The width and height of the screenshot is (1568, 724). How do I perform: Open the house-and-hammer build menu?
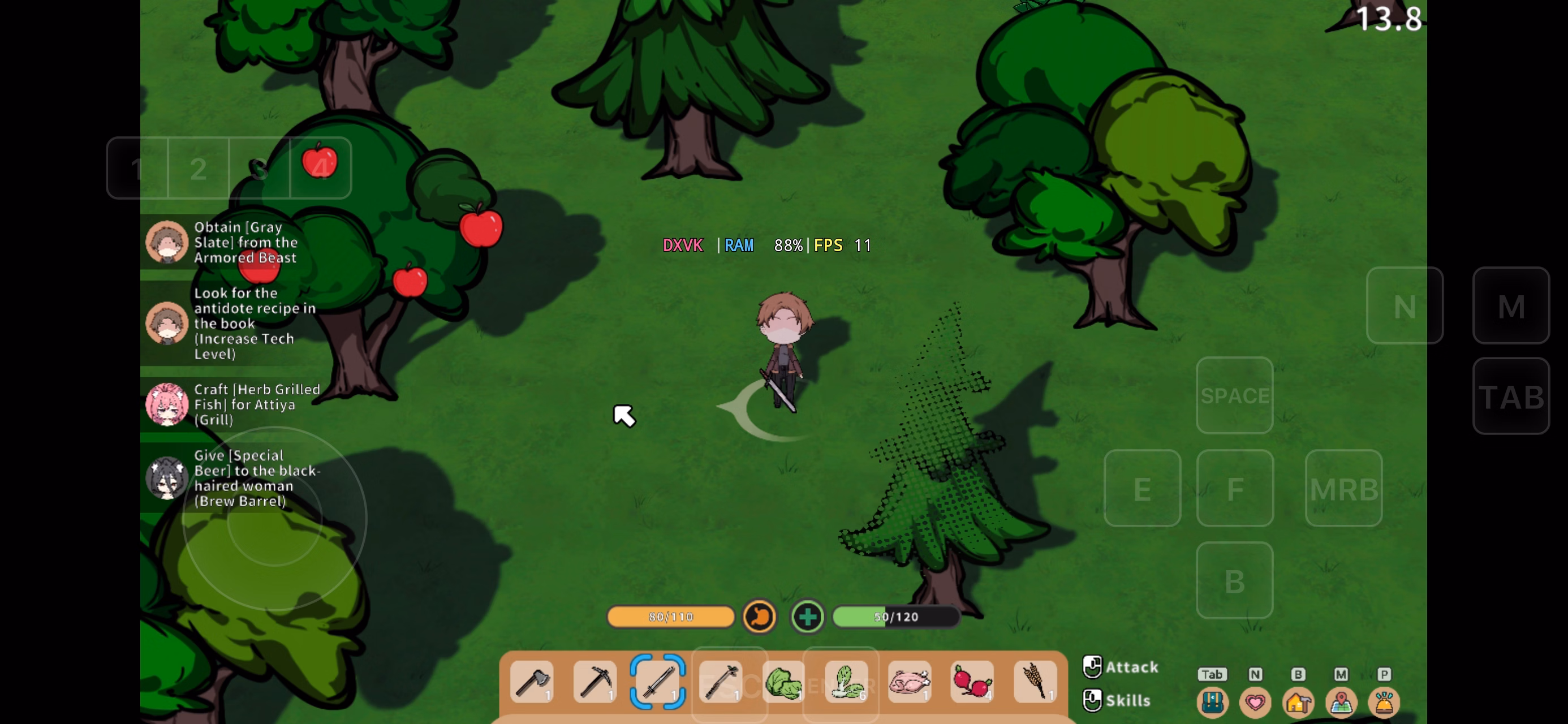click(1298, 703)
